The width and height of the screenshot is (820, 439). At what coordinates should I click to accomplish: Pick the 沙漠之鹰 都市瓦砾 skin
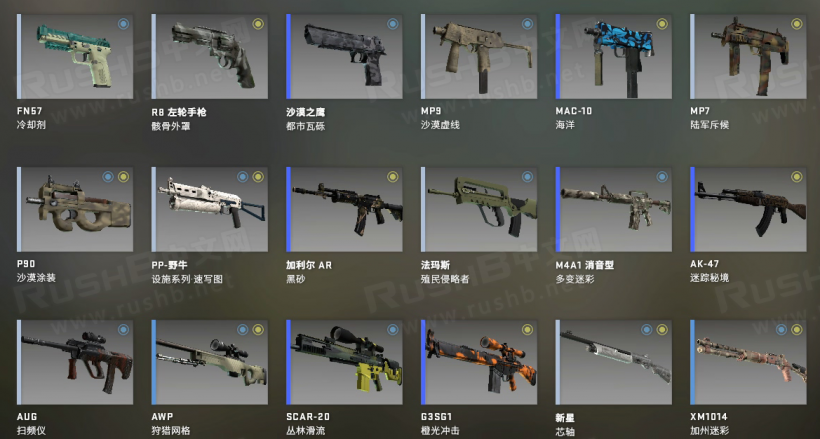coord(344,56)
